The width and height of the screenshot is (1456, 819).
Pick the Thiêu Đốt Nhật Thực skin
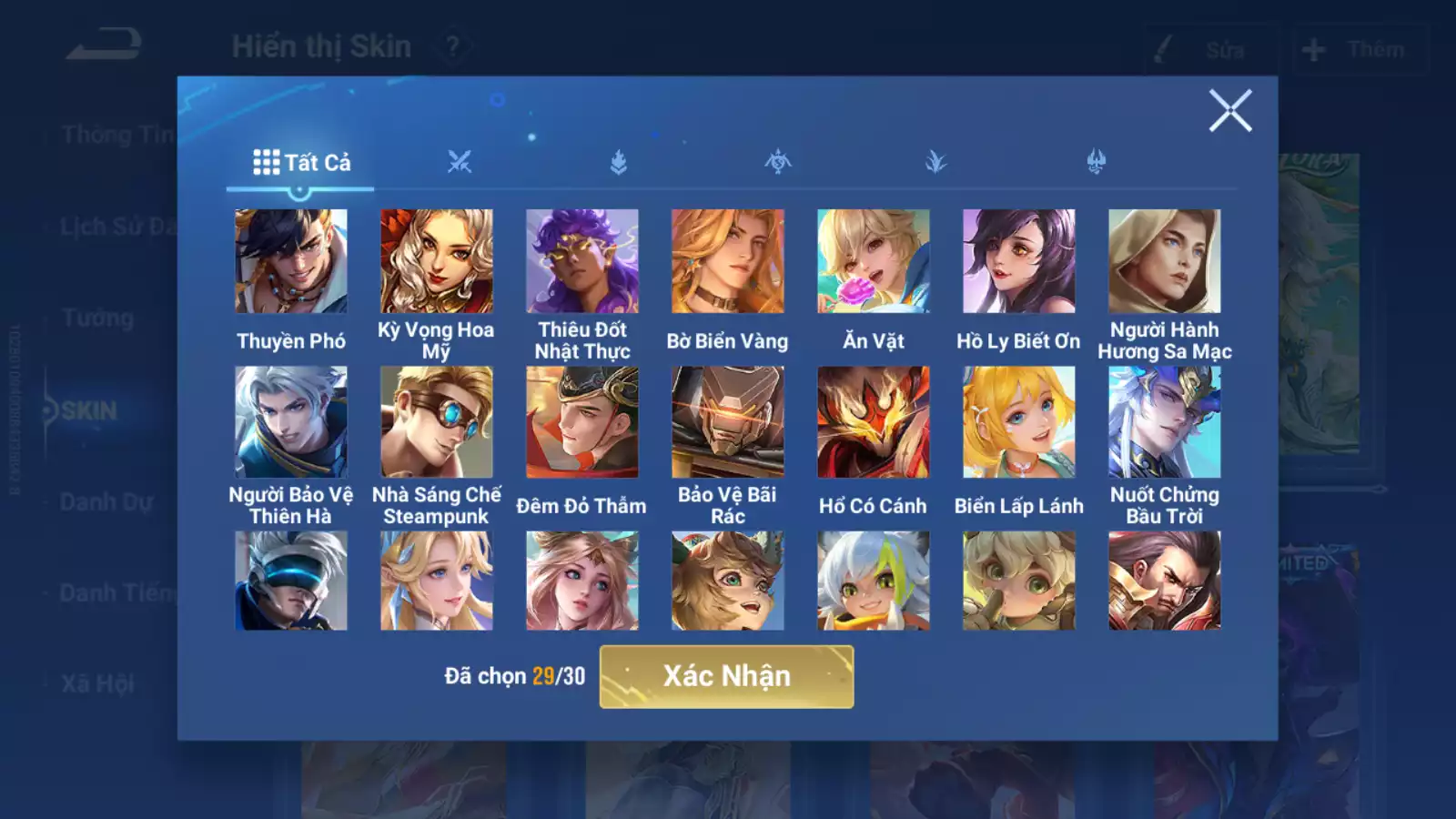[x=582, y=261]
